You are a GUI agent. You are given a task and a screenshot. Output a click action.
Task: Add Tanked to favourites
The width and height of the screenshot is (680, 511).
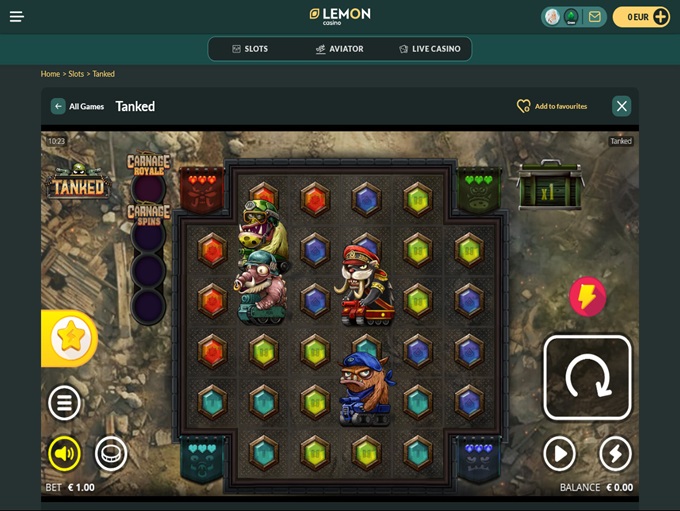(551, 106)
